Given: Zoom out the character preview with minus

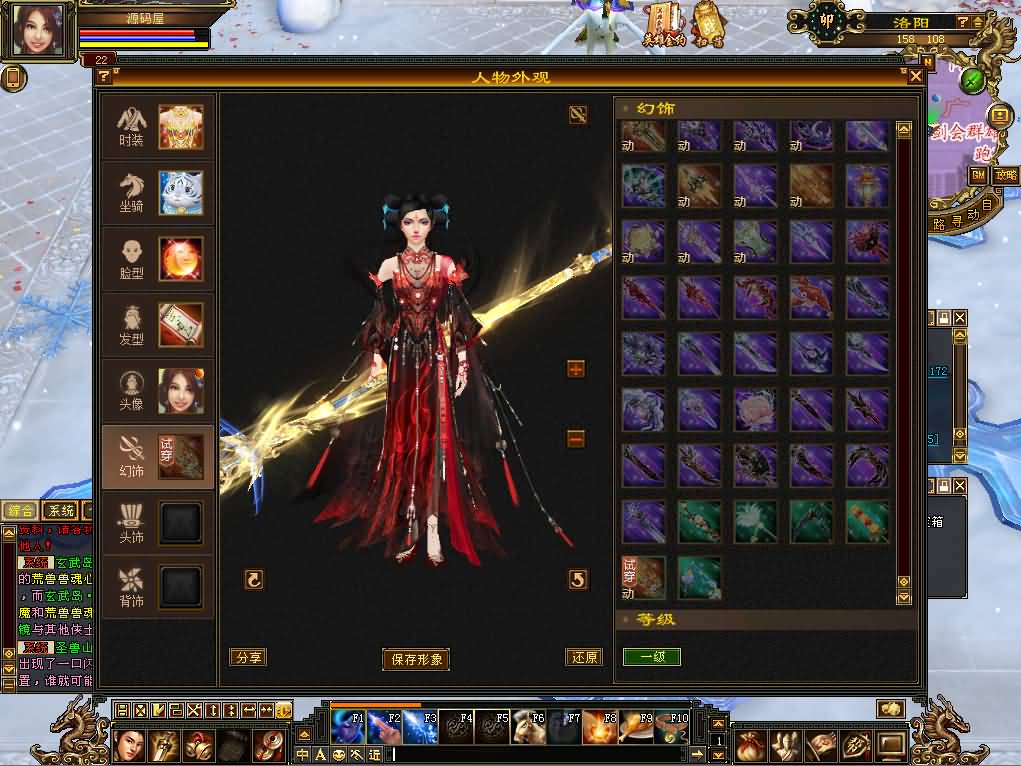Looking at the screenshot, I should click(x=576, y=438).
